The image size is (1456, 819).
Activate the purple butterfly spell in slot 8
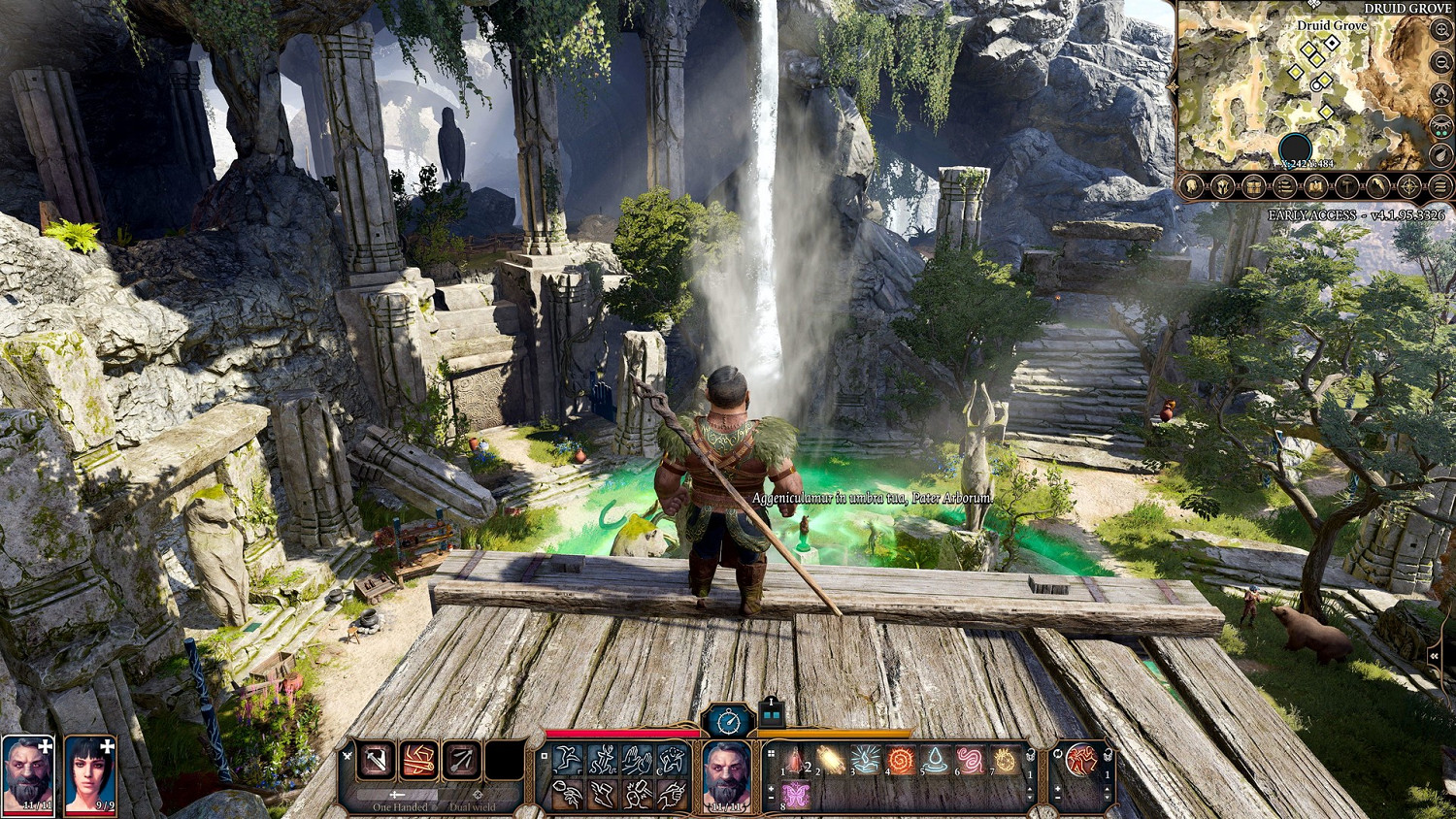point(796,796)
